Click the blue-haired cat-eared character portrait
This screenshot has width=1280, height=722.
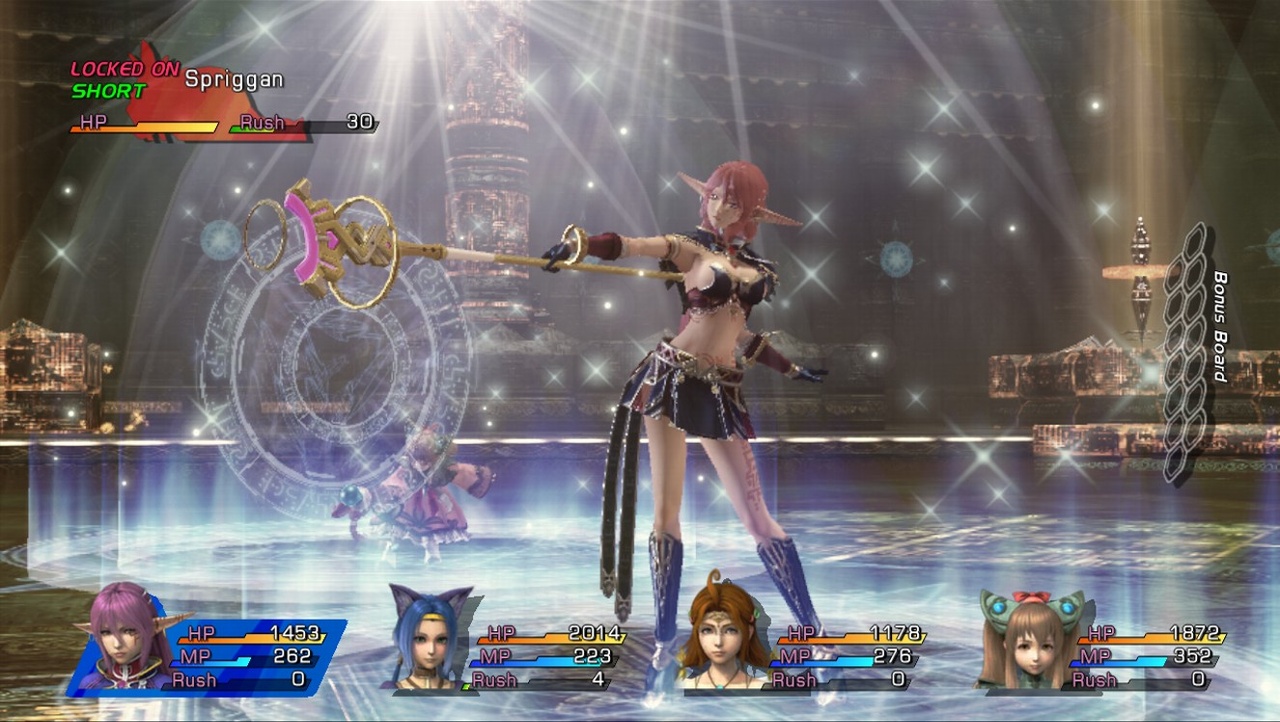point(430,645)
